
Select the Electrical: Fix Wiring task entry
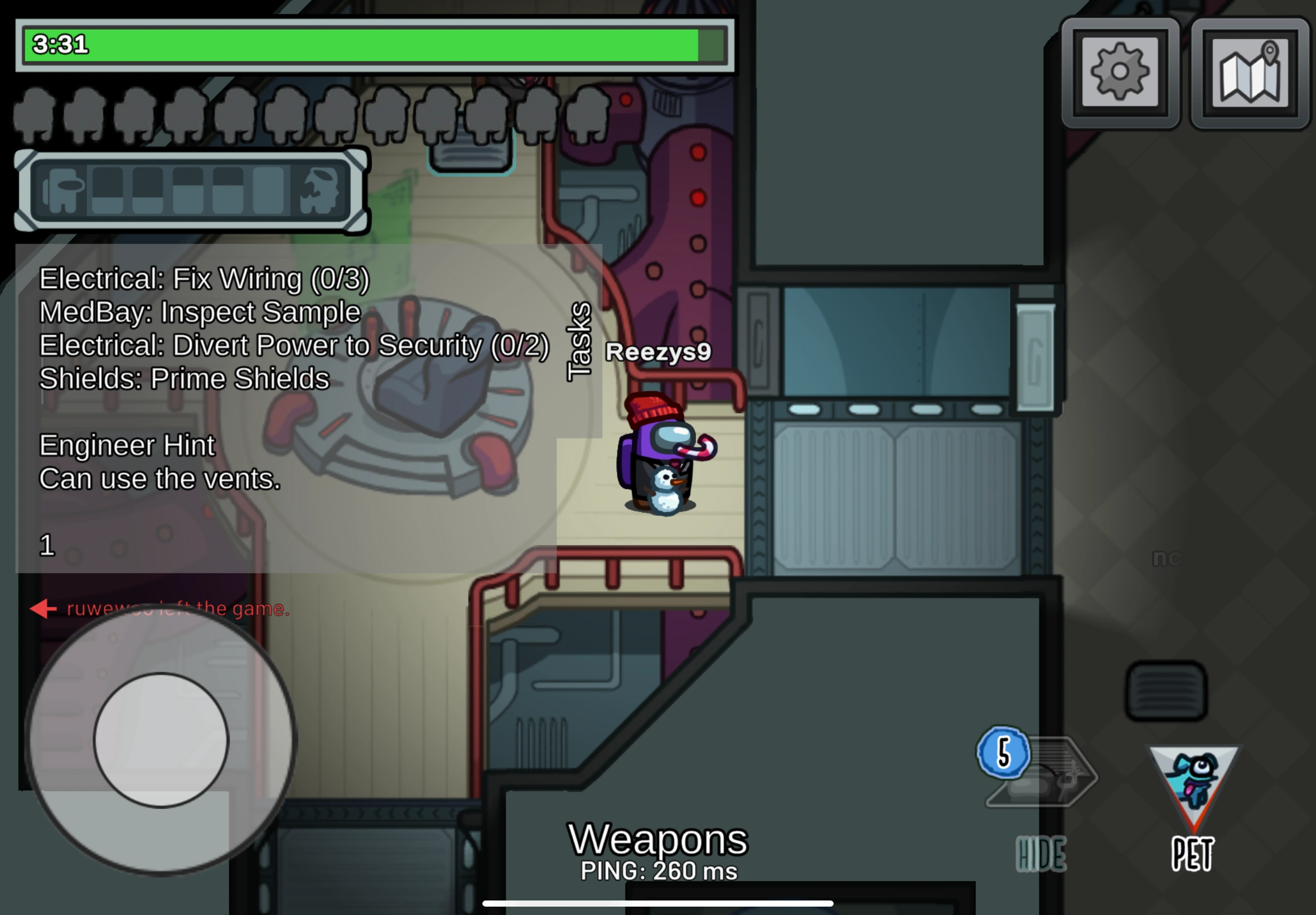204,280
